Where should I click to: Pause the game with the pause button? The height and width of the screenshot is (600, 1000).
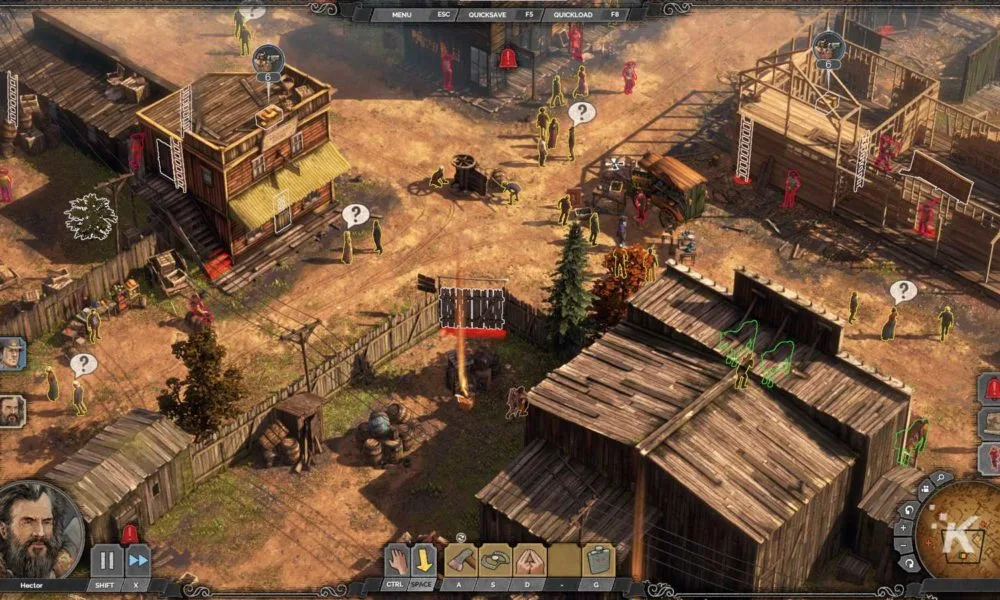(x=106, y=560)
